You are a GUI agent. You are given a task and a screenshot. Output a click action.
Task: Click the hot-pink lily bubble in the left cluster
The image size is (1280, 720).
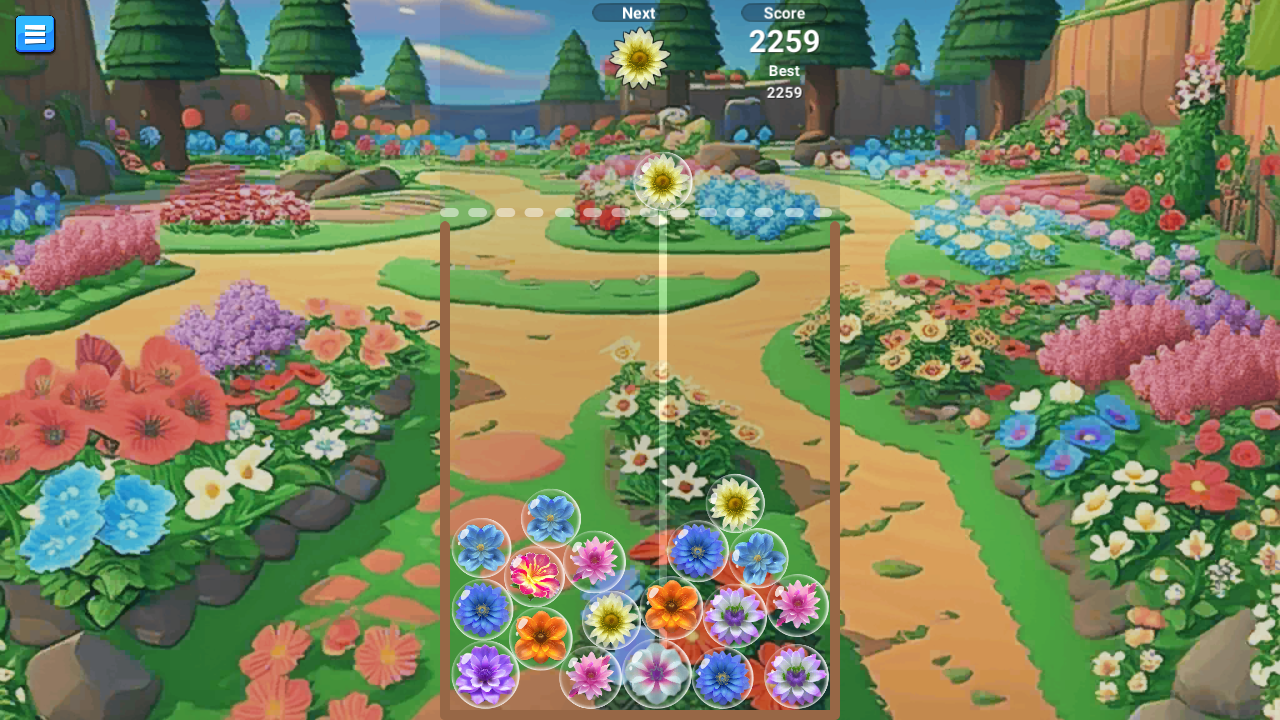(537, 573)
